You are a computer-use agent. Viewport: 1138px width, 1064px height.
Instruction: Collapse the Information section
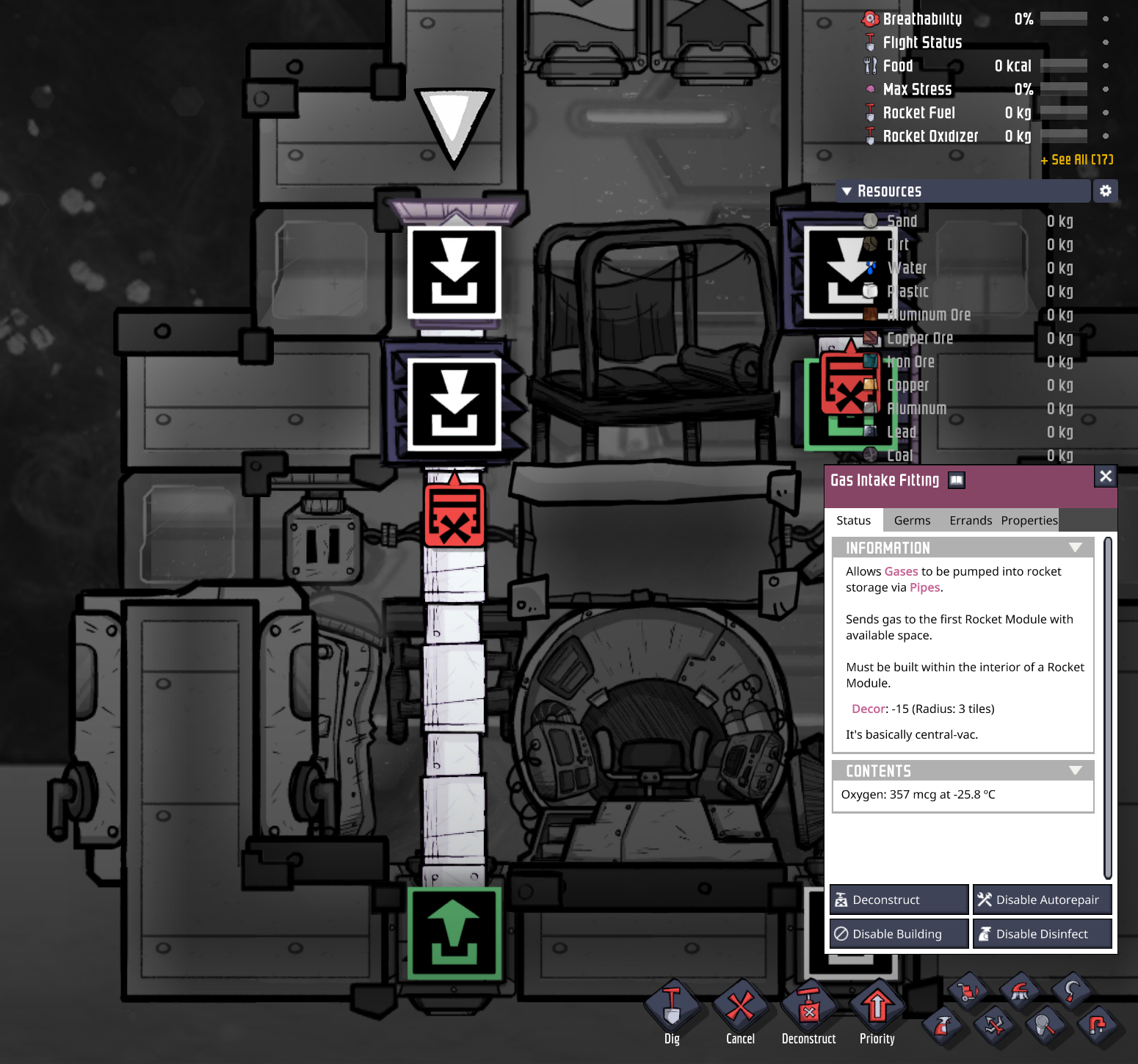[1076, 547]
